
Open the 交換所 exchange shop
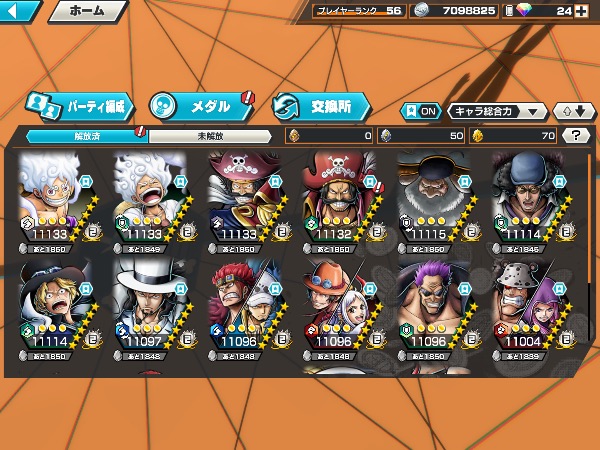tap(322, 105)
